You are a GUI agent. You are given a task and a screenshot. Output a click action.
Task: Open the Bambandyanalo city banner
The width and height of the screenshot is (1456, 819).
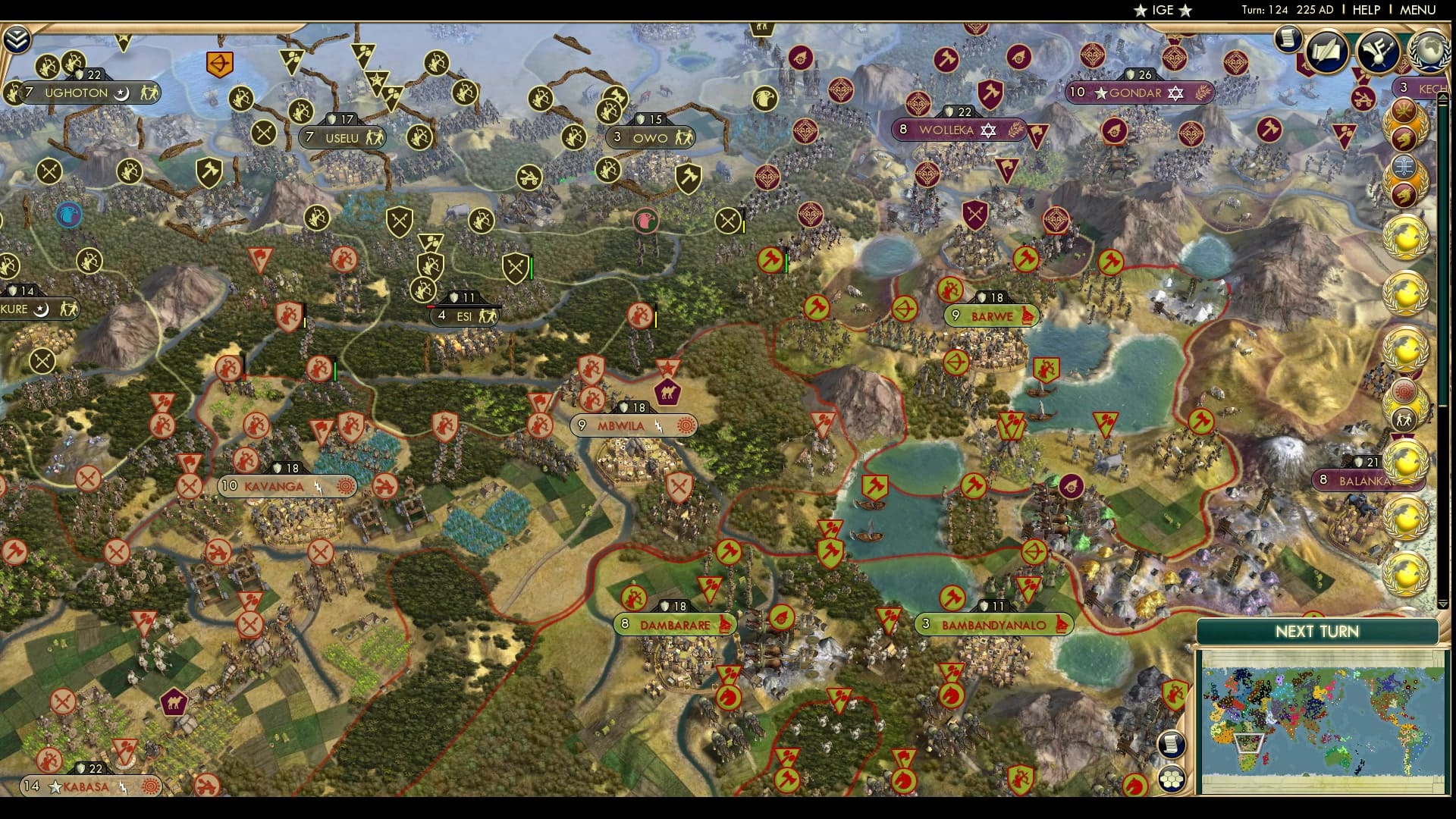pyautogui.click(x=993, y=625)
